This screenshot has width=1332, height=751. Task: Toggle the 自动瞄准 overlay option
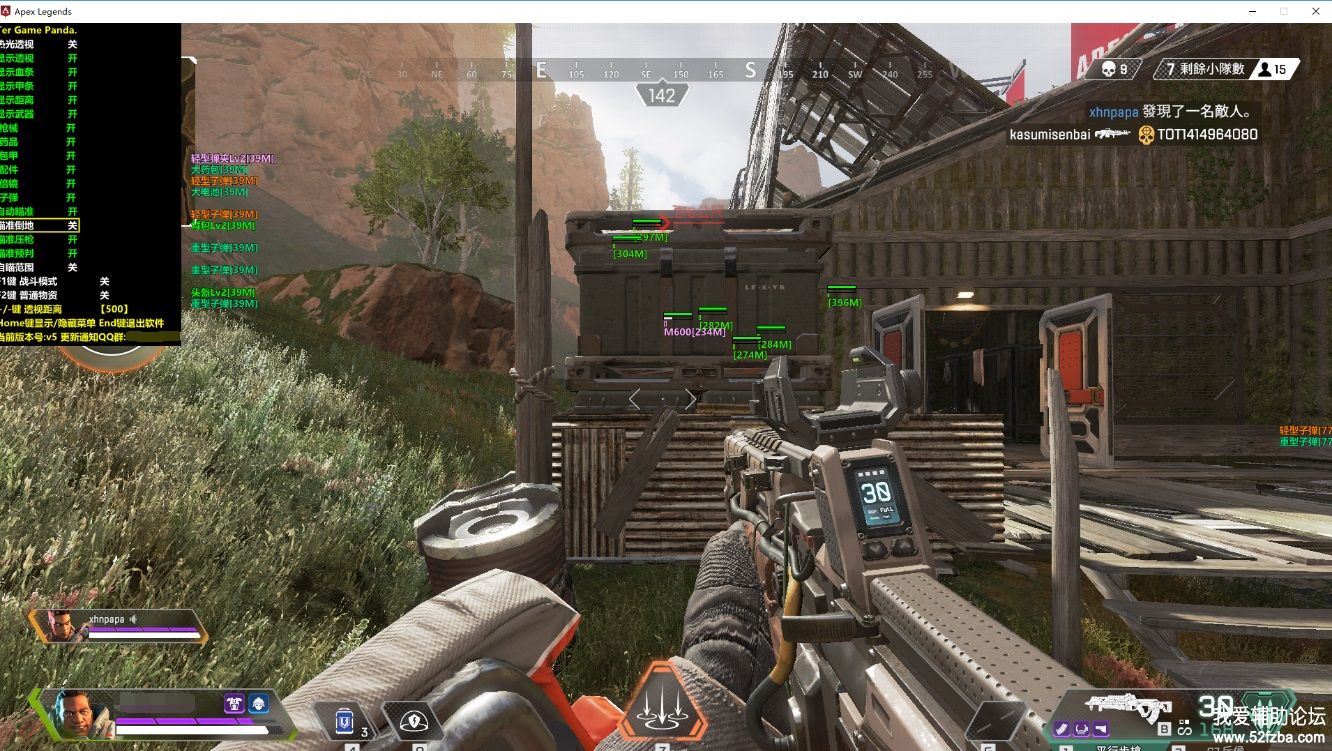[x=40, y=212]
